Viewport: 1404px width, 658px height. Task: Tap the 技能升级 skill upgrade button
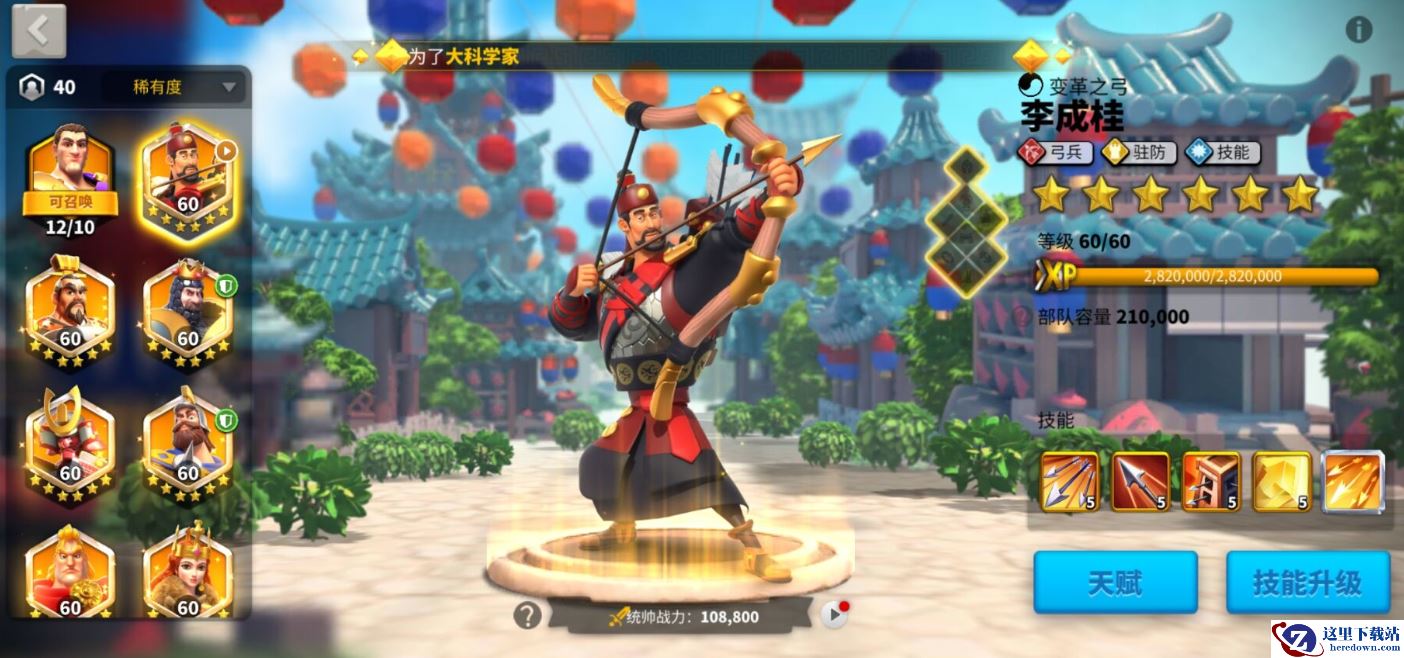[x=1307, y=582]
